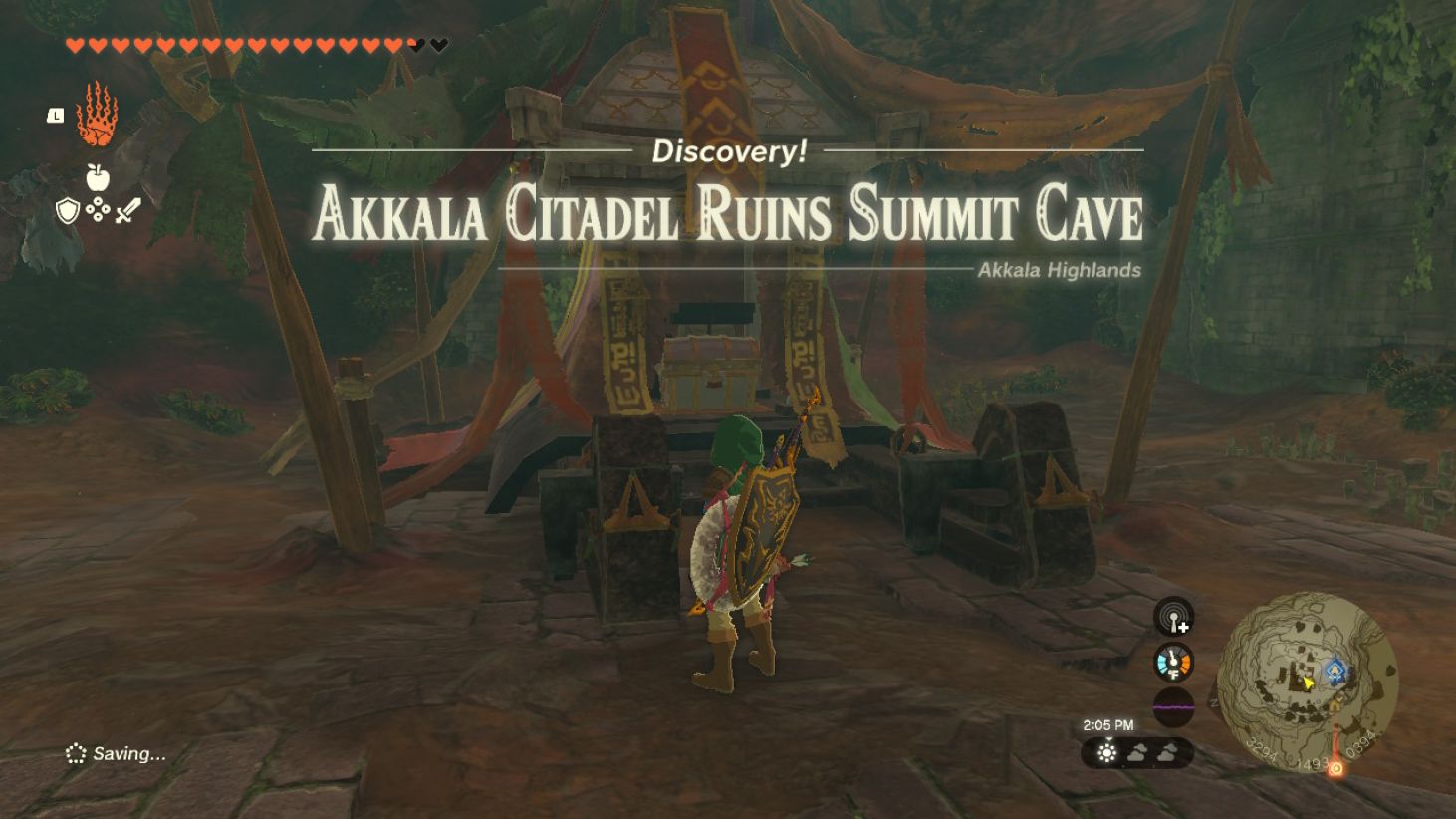Toggle the noise meter with purple waveform
Image resolution: width=1456 pixels, height=819 pixels.
click(x=1172, y=703)
